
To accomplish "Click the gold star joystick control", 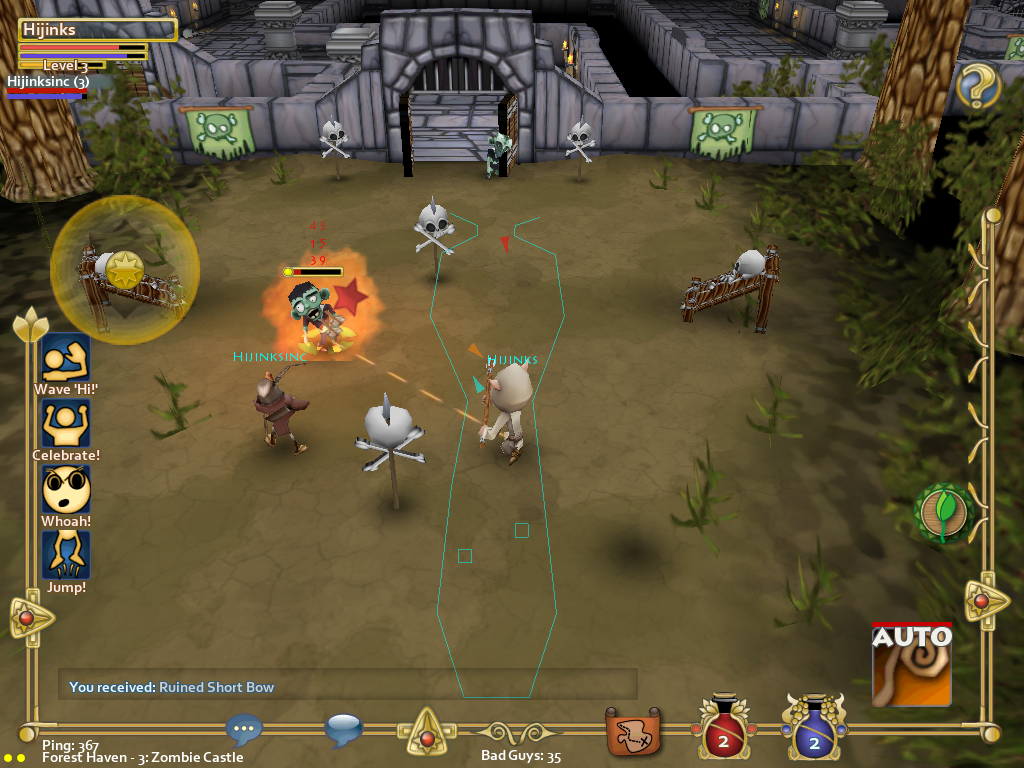I will tap(126, 270).
